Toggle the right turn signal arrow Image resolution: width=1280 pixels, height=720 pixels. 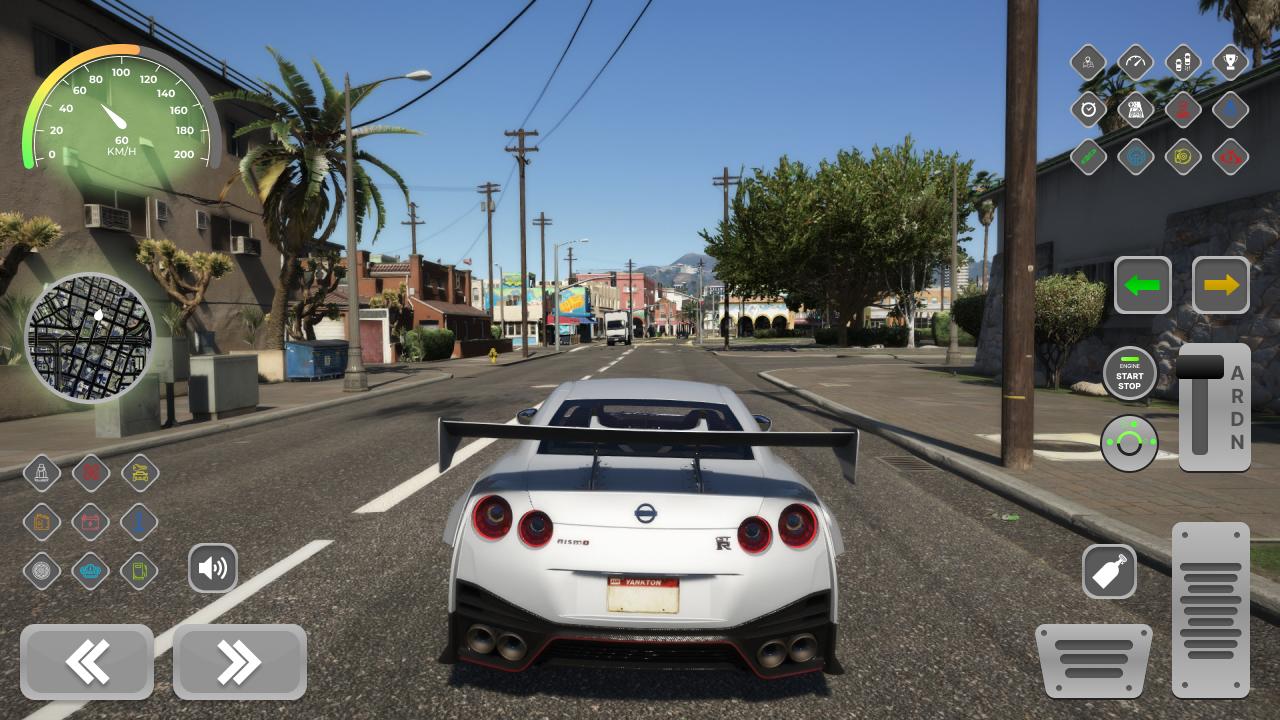1221,285
